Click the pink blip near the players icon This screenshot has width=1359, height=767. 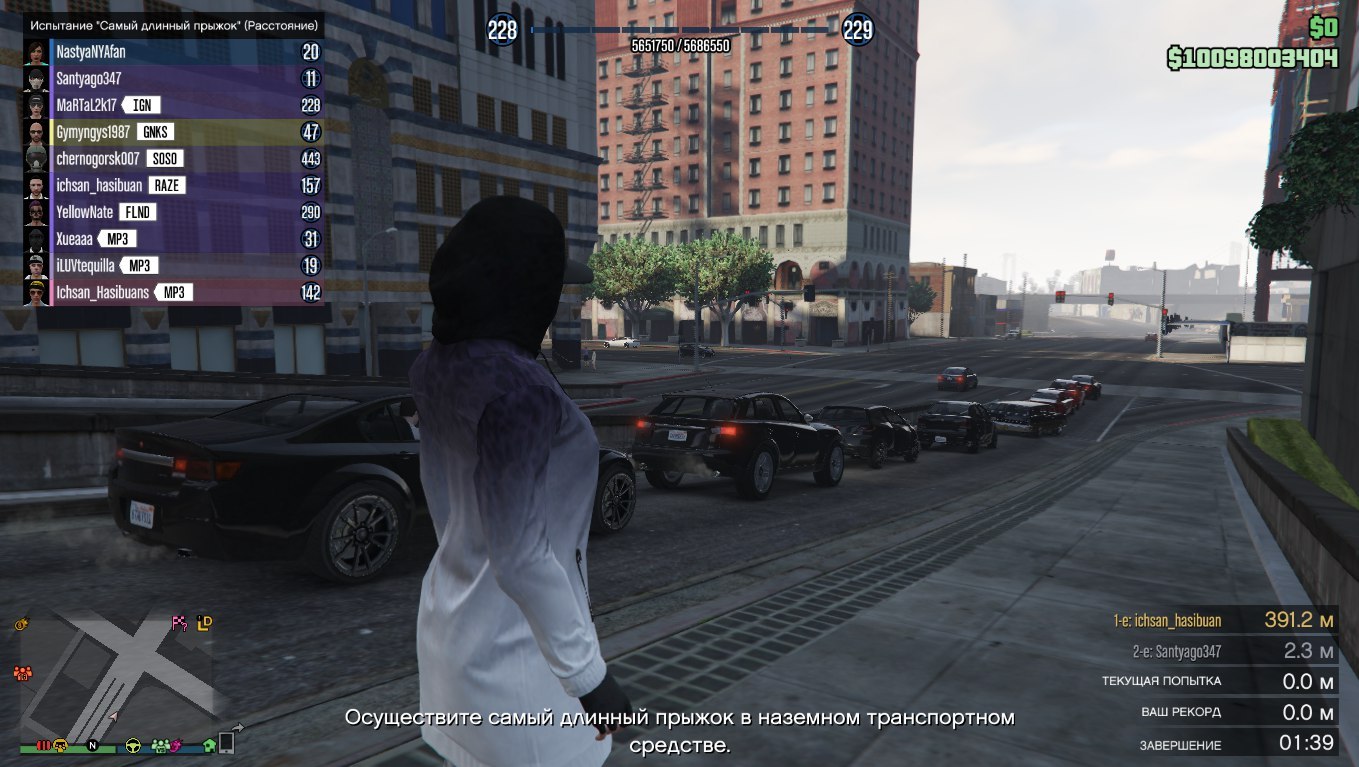[177, 746]
